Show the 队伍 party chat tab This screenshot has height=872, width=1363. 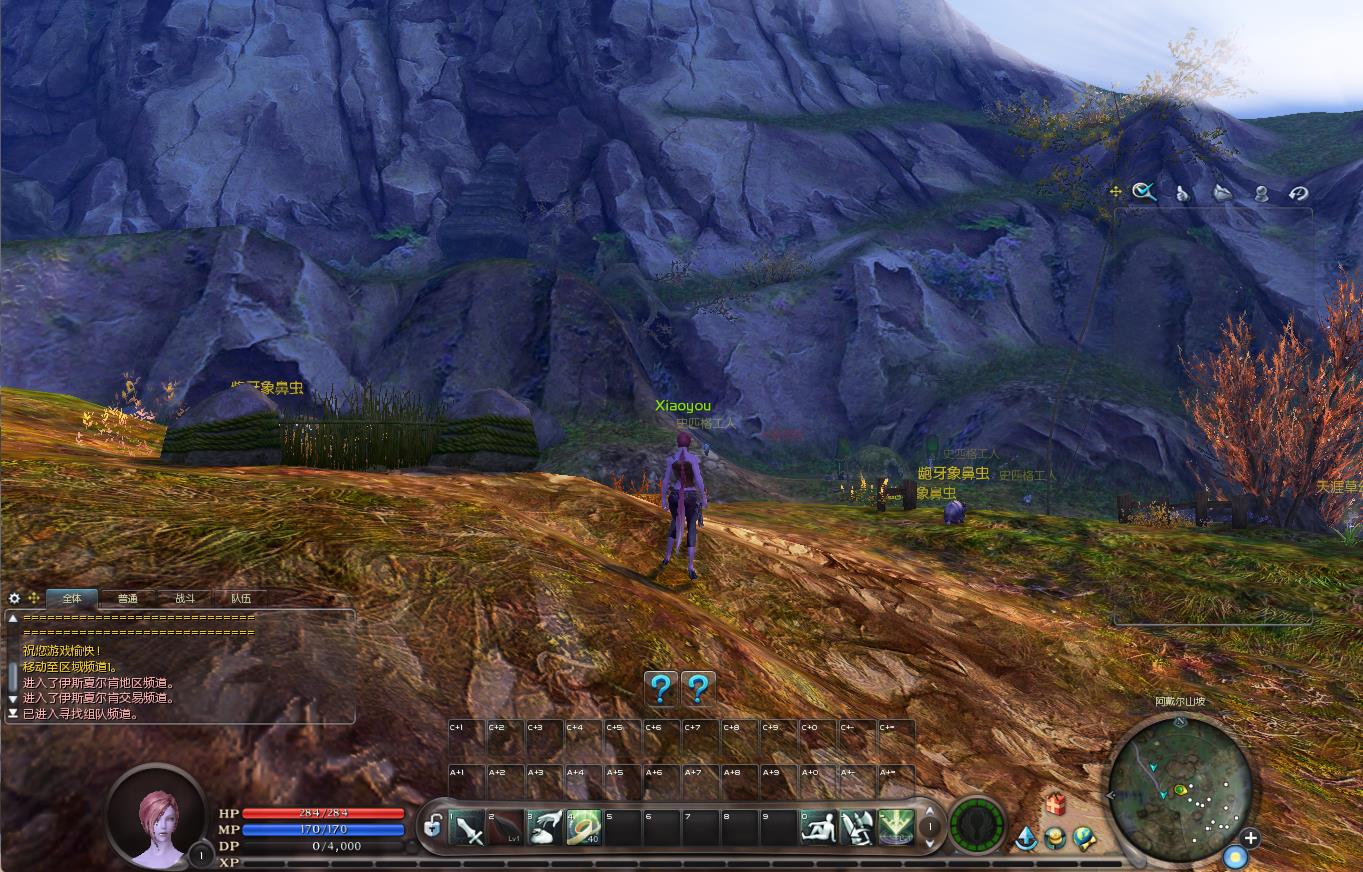(241, 598)
